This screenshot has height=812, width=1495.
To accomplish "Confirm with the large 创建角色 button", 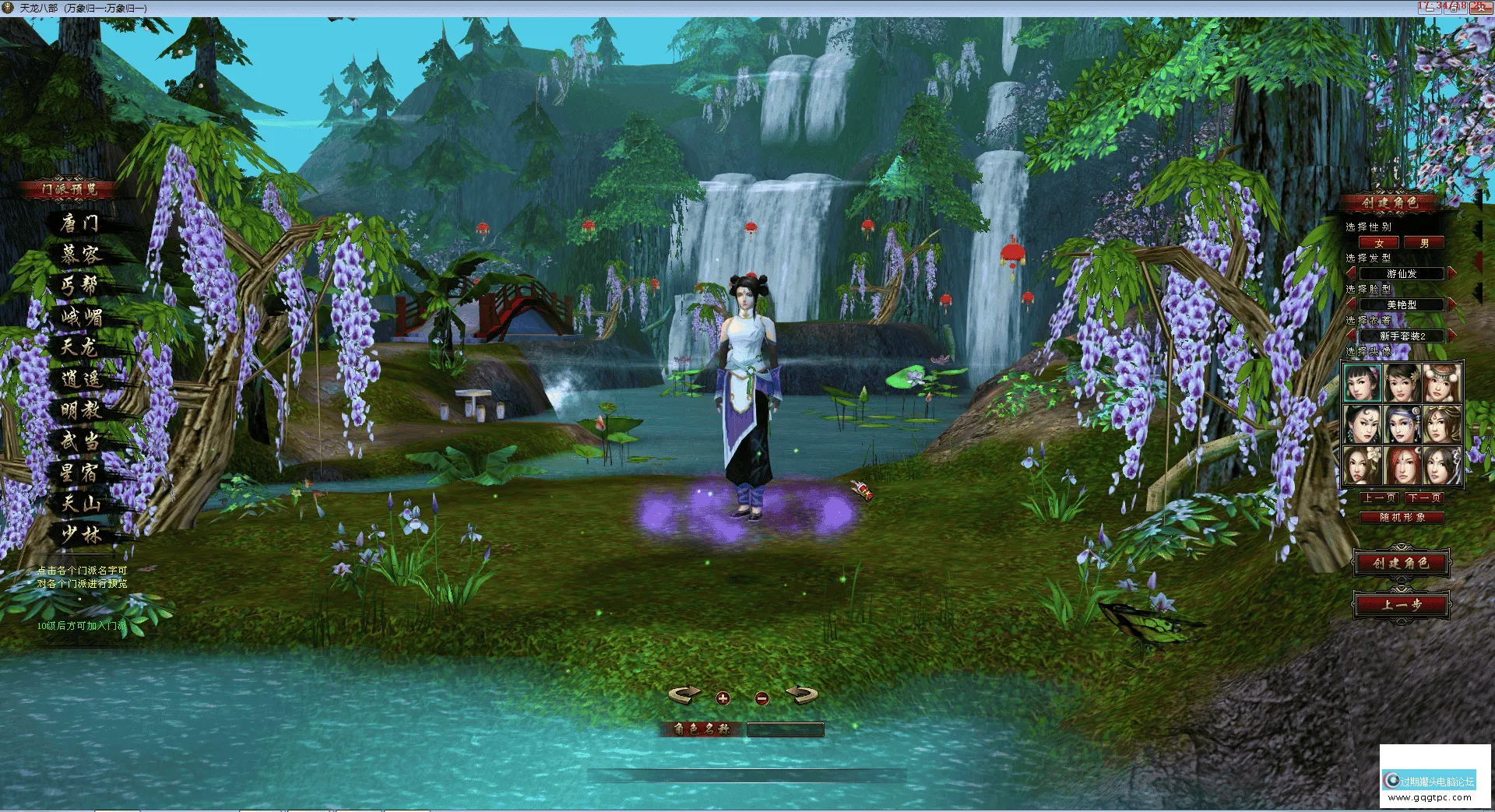I will pos(1401,563).
